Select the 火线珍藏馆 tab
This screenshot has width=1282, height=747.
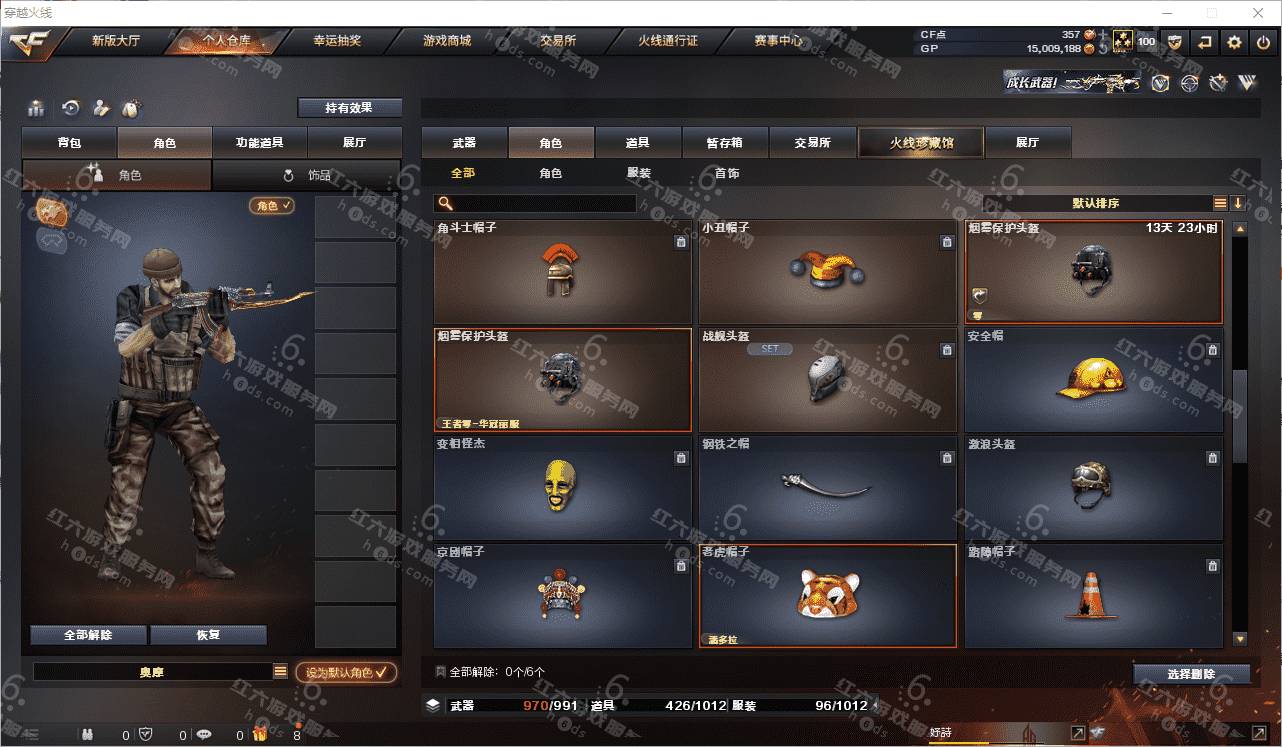tap(921, 143)
